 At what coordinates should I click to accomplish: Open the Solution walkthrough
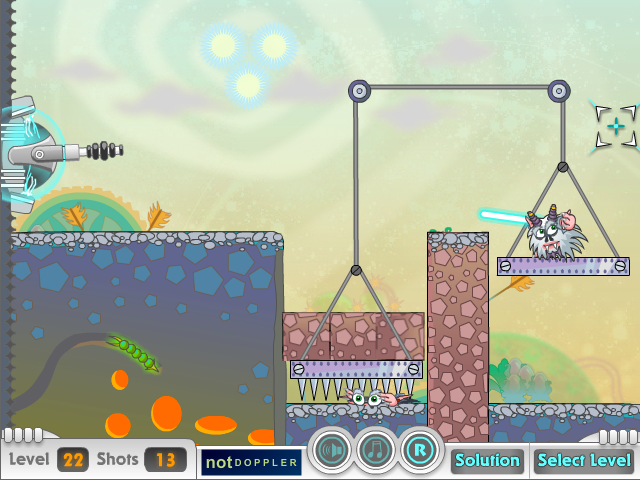click(x=487, y=461)
